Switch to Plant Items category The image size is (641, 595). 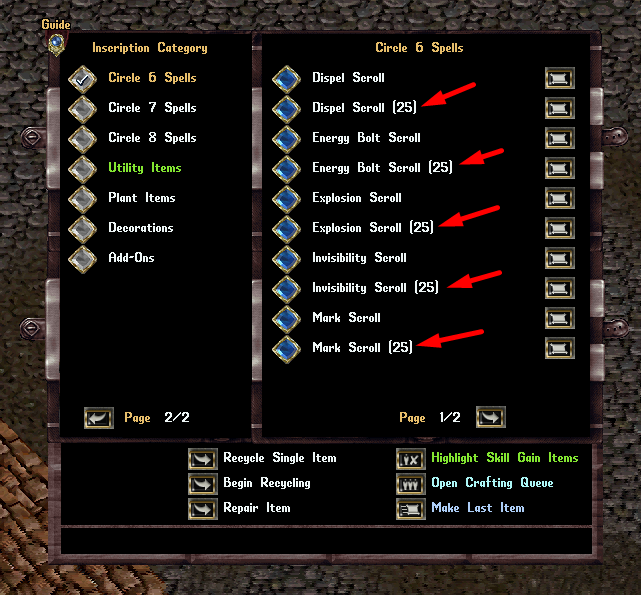pos(82,198)
